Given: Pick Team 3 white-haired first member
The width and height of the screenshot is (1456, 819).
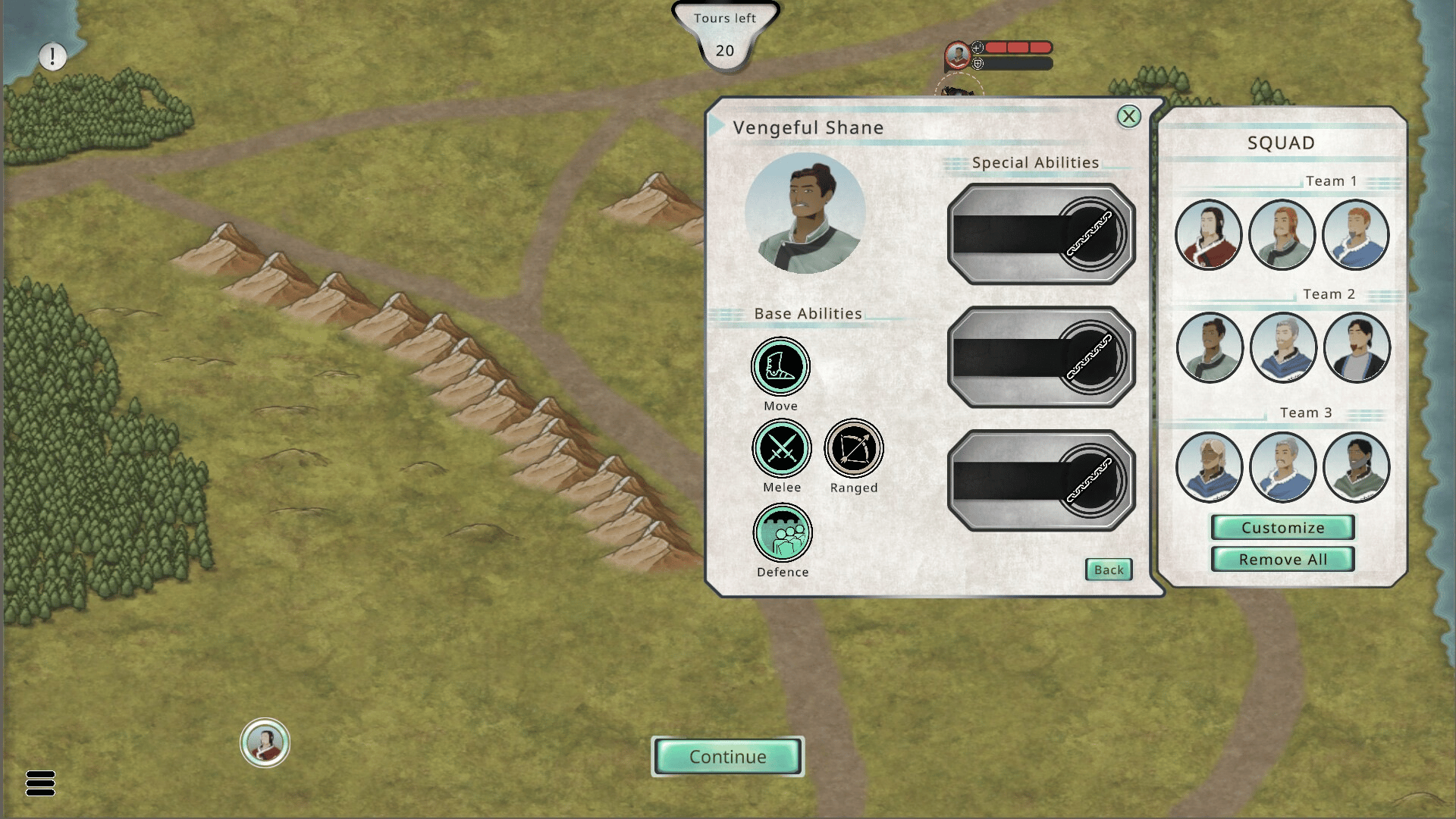Looking at the screenshot, I should (1209, 467).
